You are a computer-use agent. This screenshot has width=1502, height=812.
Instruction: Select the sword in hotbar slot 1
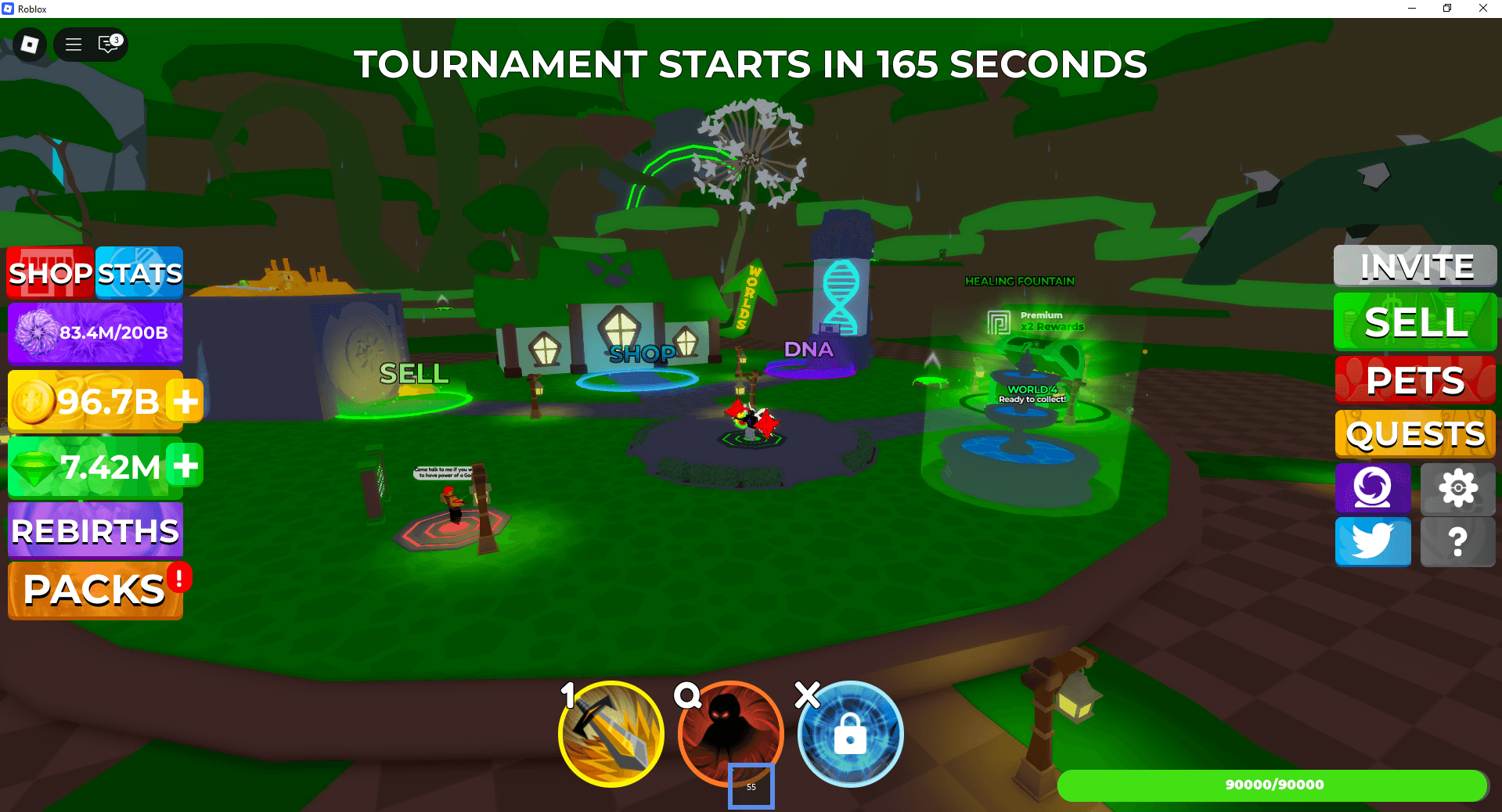(611, 734)
